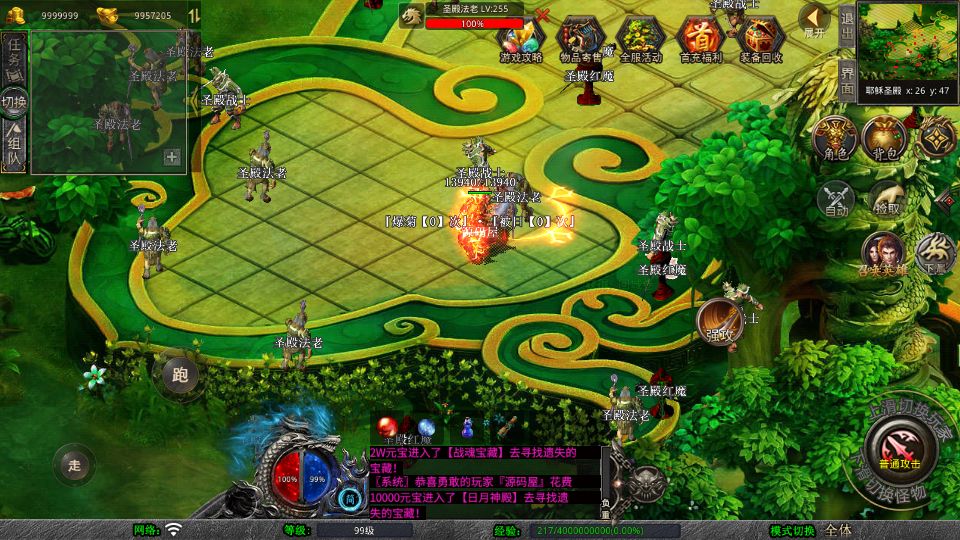Open the 全服活动 server events icon
Image resolution: width=960 pixels, height=540 pixels.
pyautogui.click(x=641, y=38)
